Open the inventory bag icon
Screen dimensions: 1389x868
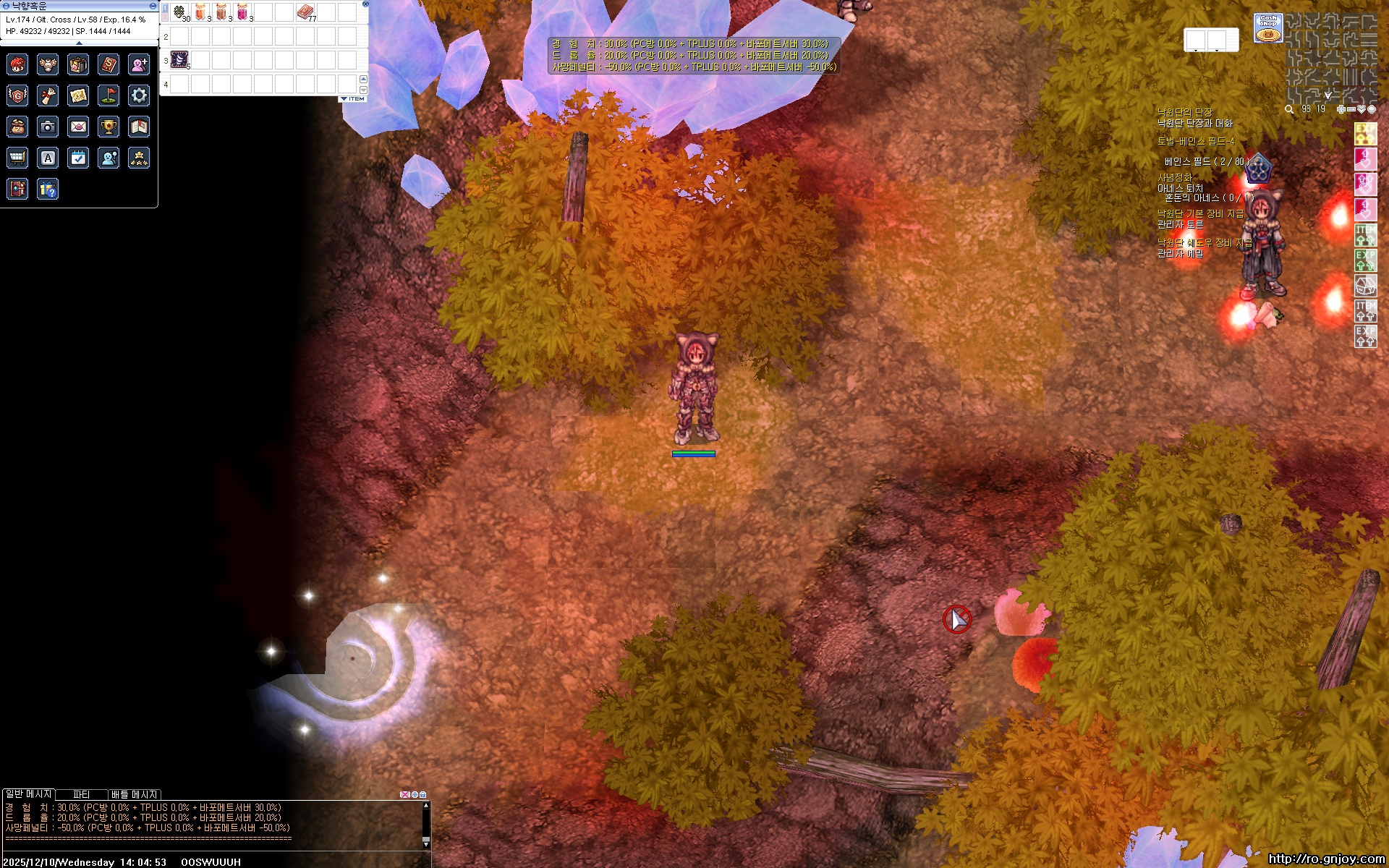(78, 64)
